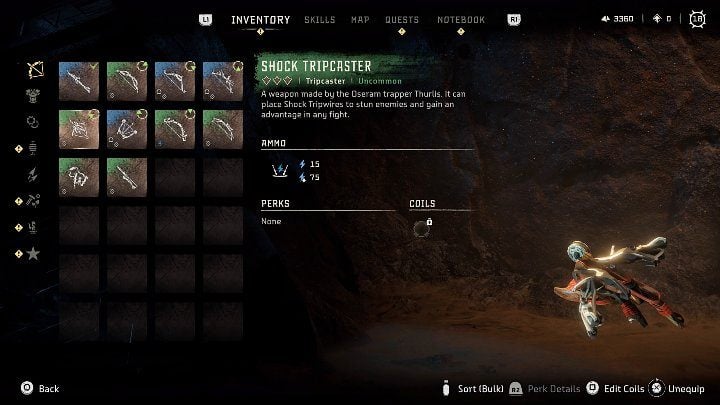This screenshot has height=405, width=720.
Task: Open the Map tab
Action: pyautogui.click(x=360, y=20)
